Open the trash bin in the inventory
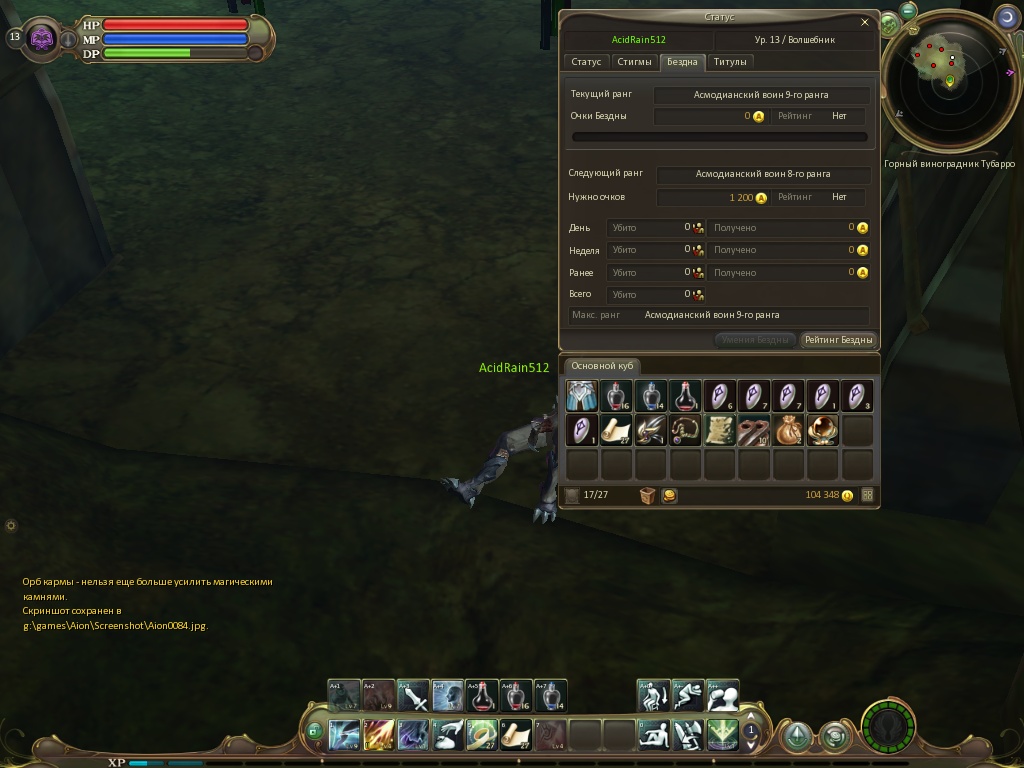The width and height of the screenshot is (1024, 768). coord(647,495)
